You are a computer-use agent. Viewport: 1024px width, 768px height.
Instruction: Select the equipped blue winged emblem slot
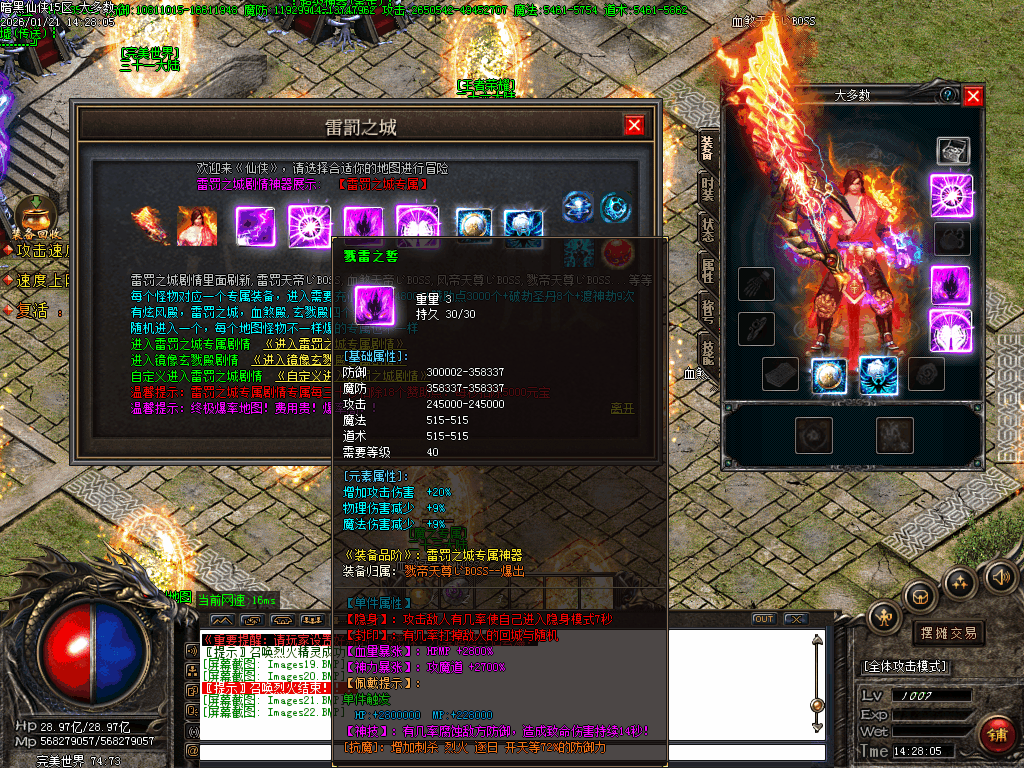point(878,375)
